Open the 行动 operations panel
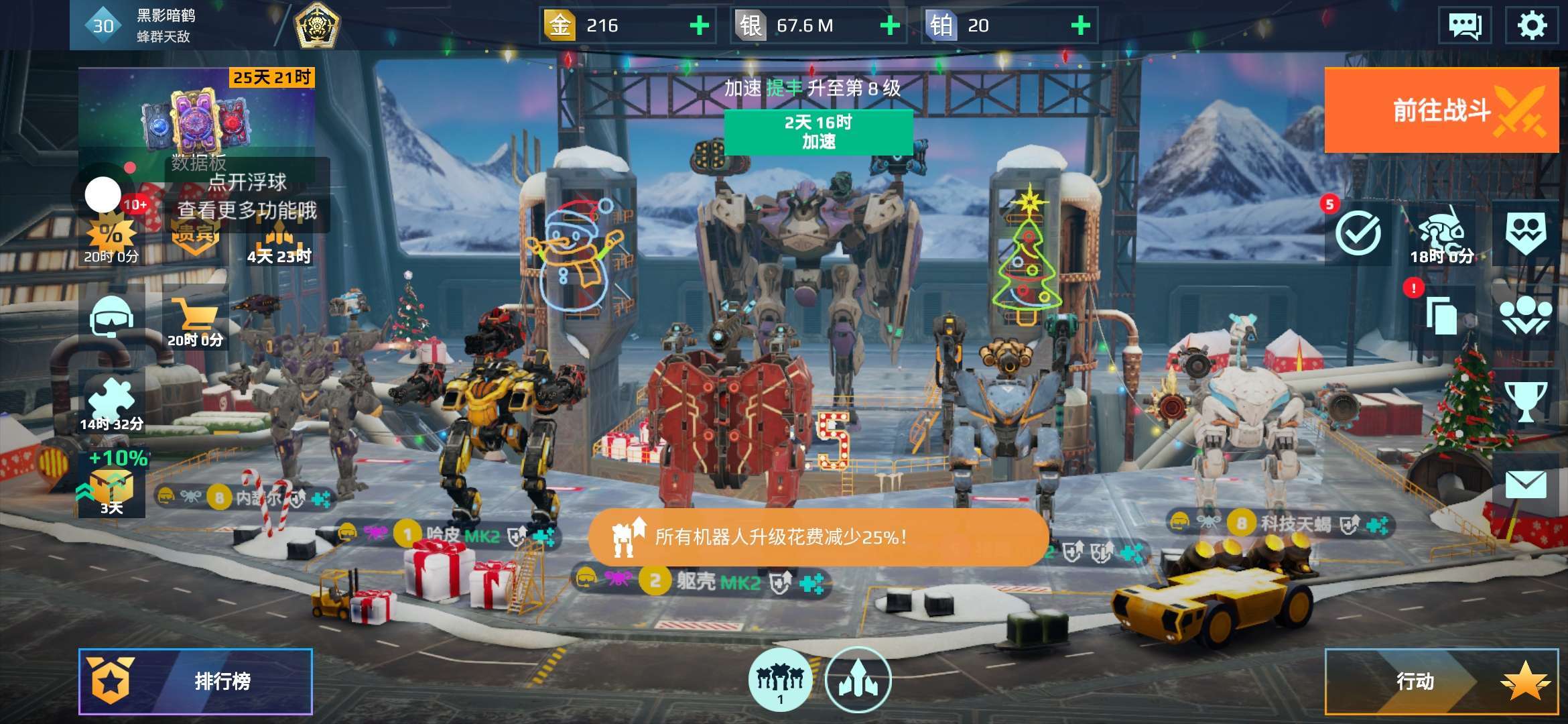 click(1441, 681)
